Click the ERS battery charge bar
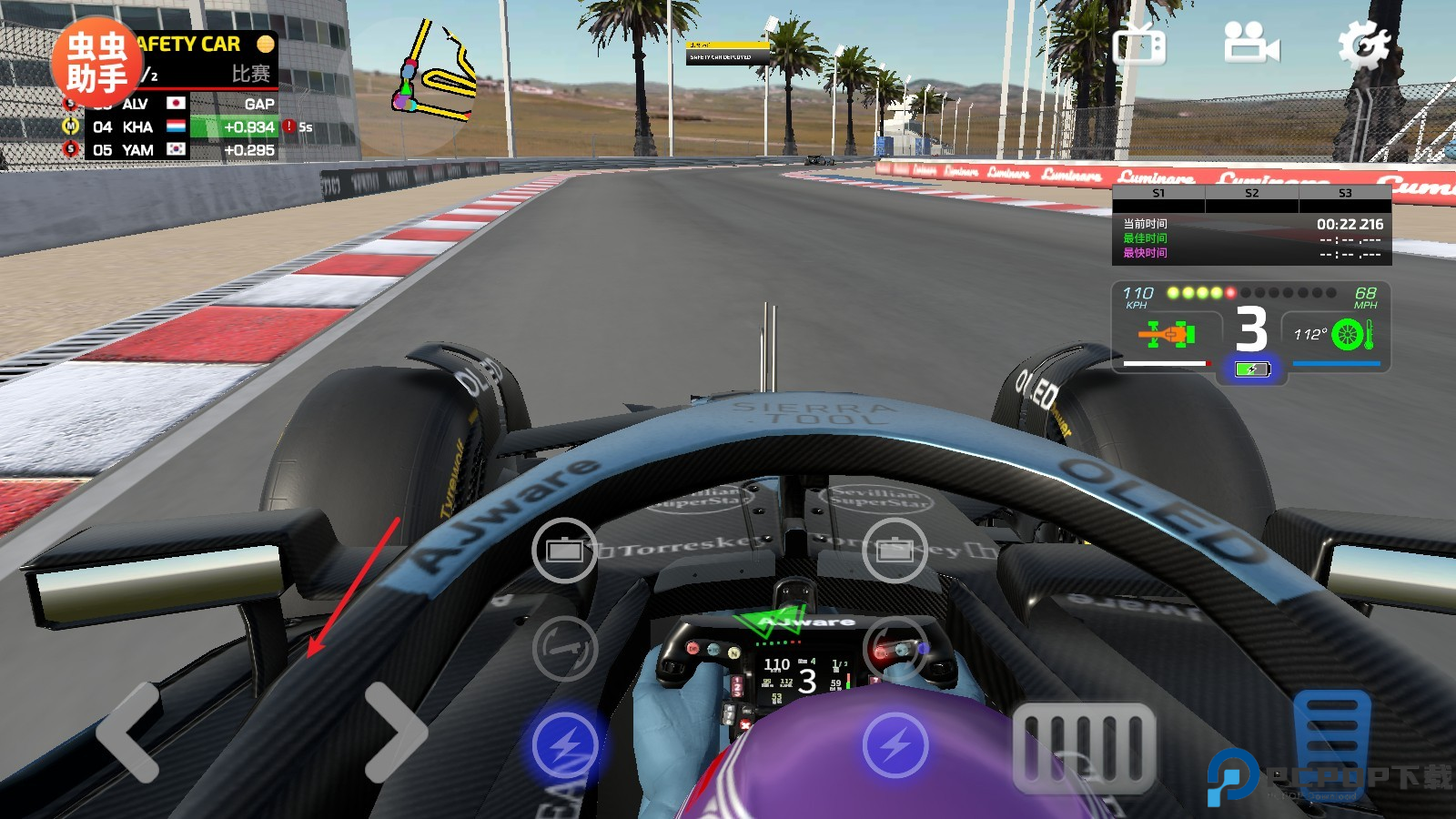1456x819 pixels. coord(1252,369)
